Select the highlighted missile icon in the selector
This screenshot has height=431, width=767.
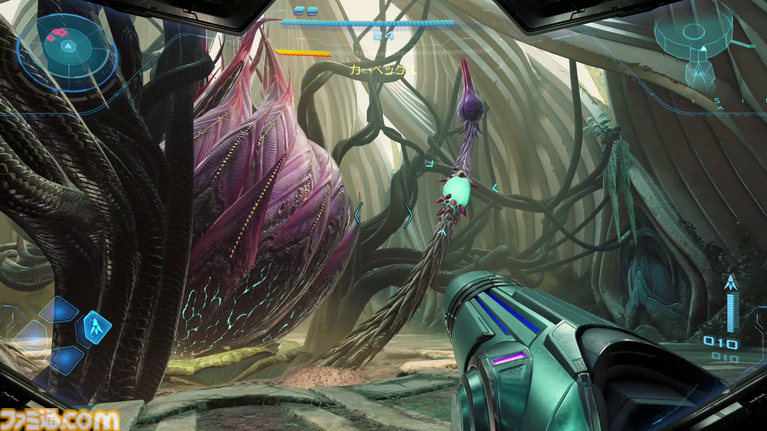point(98,326)
